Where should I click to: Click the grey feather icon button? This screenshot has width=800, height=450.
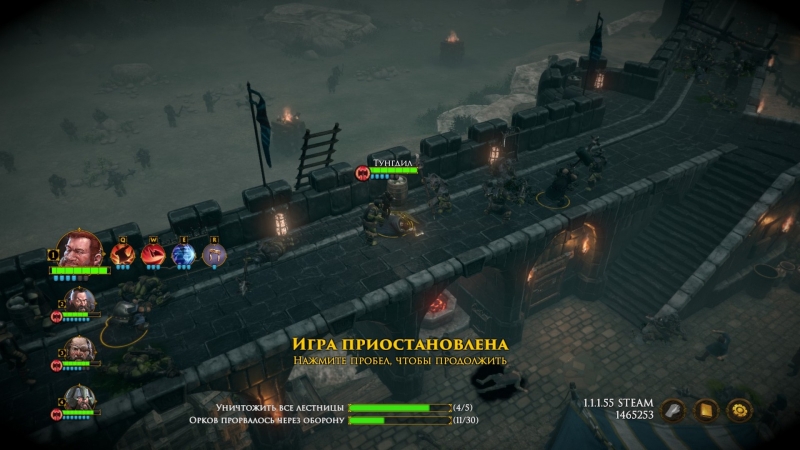click(x=674, y=409)
